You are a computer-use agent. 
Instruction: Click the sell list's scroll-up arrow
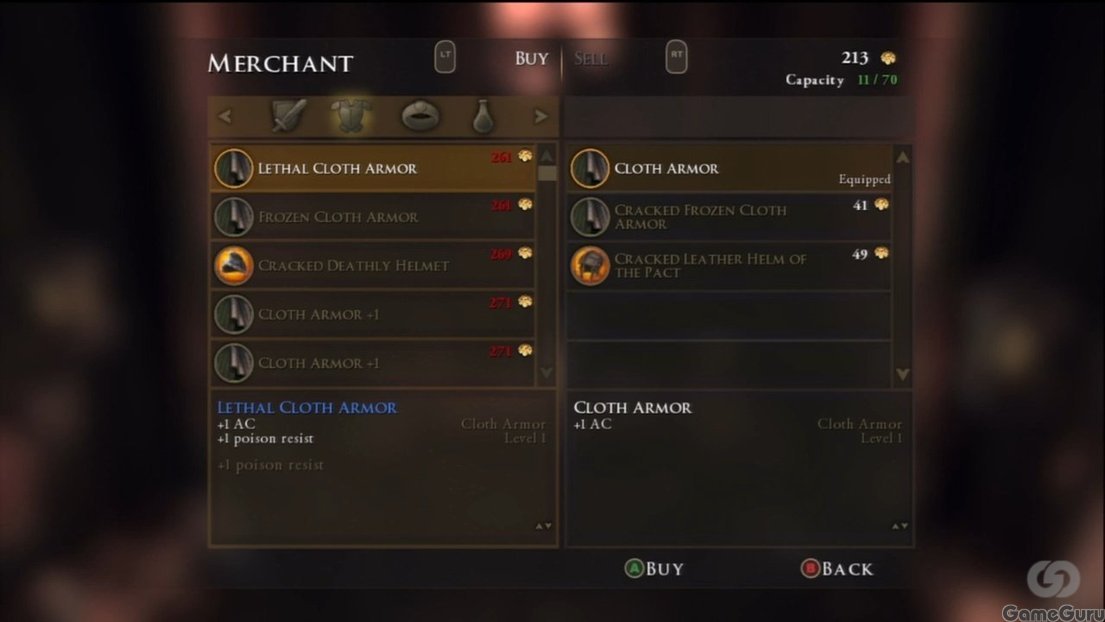pos(903,158)
